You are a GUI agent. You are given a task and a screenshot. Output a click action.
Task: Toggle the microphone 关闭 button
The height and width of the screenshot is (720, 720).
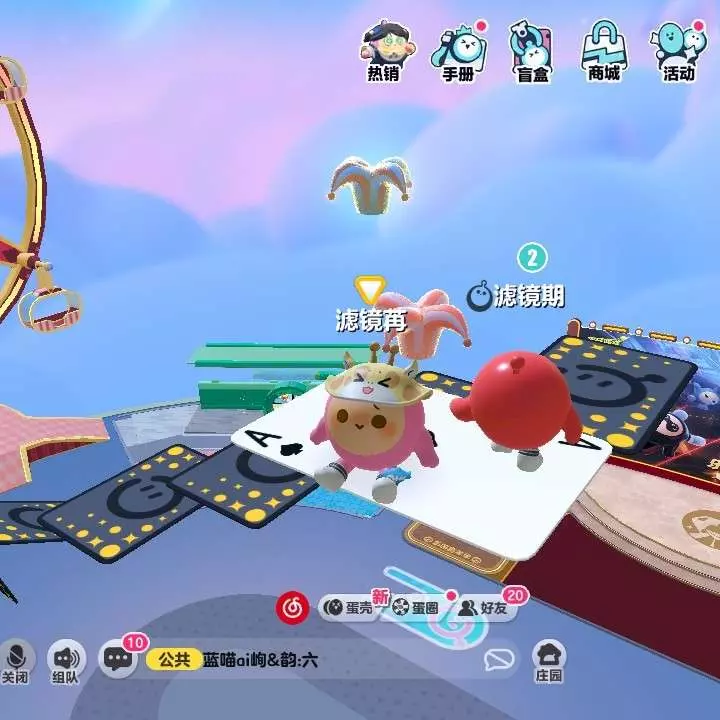click(16, 662)
